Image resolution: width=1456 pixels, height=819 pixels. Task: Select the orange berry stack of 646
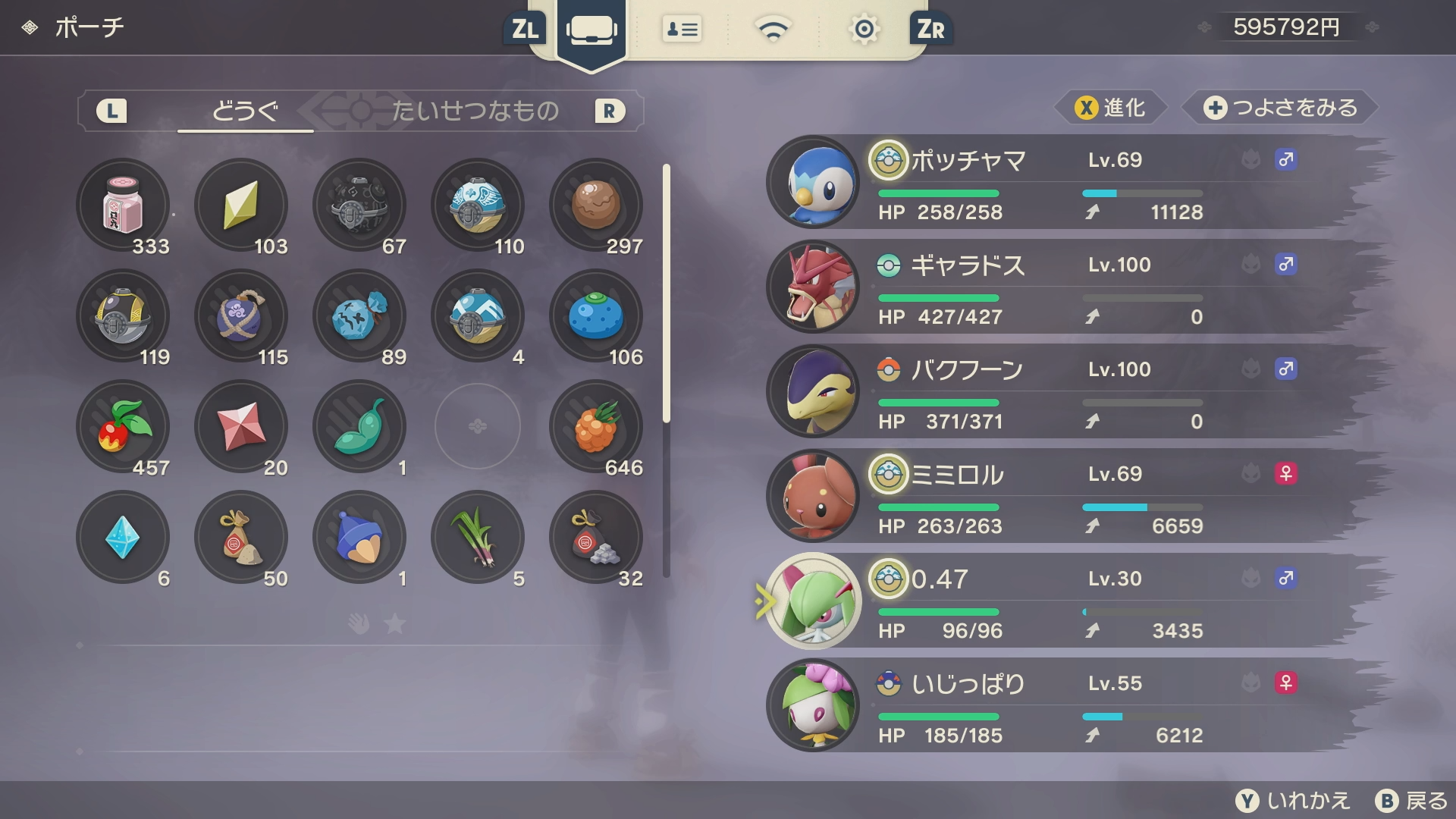pyautogui.click(x=596, y=426)
